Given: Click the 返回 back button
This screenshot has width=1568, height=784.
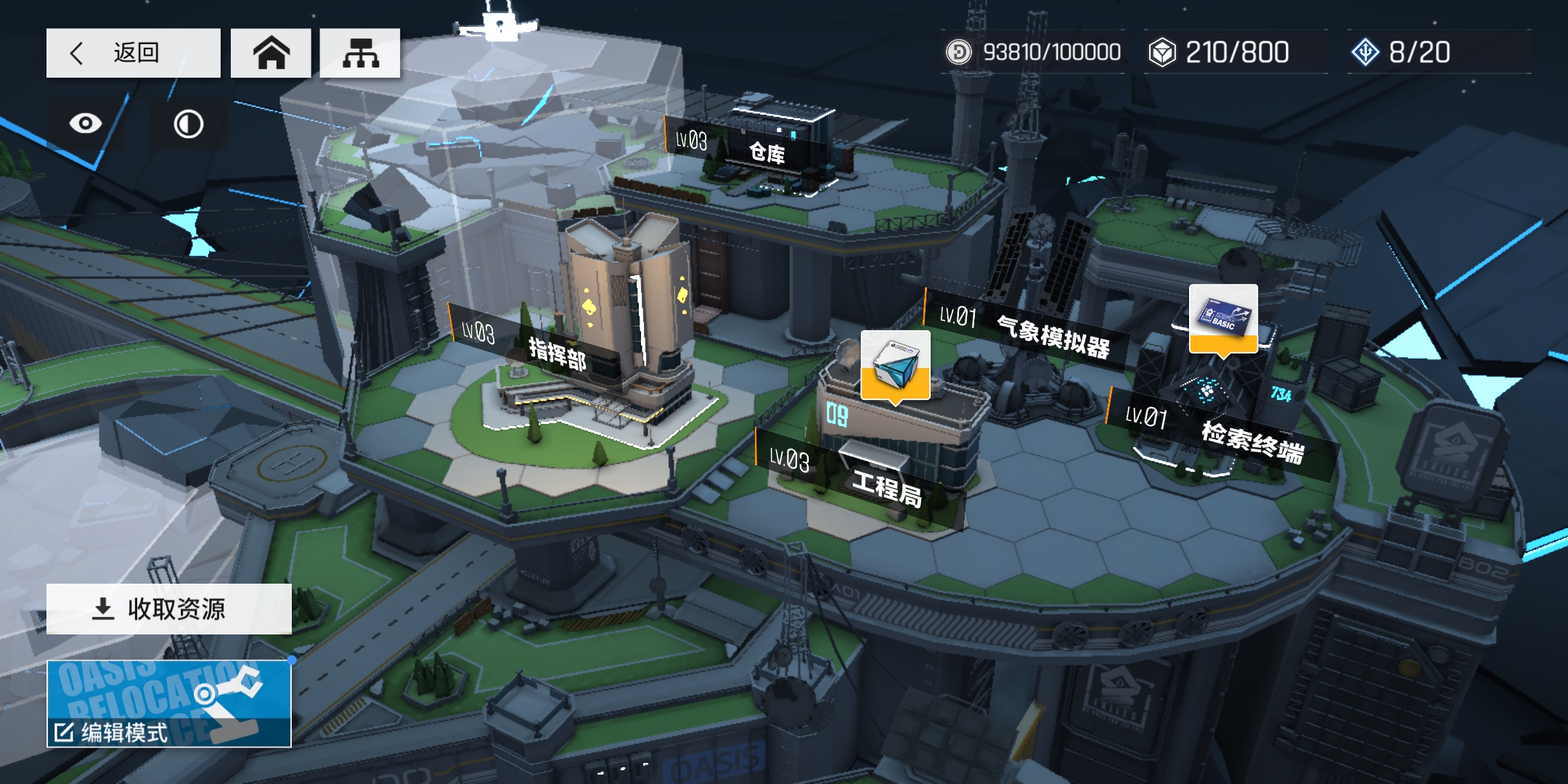Looking at the screenshot, I should (133, 53).
